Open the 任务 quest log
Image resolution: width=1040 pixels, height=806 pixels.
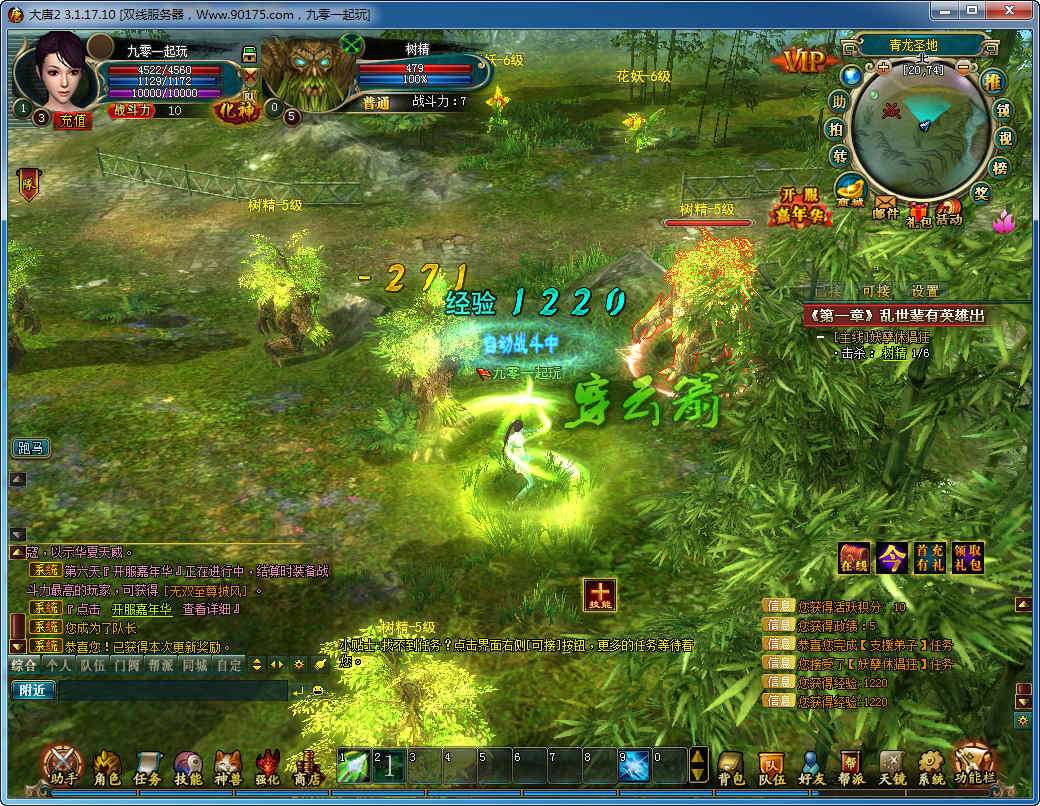[x=147, y=765]
